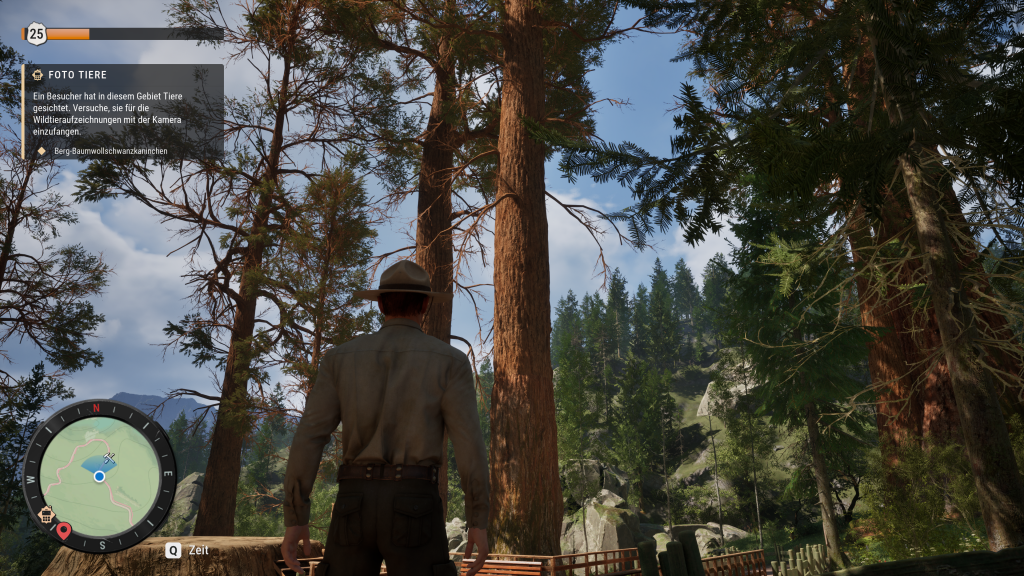Select the red location pin on the minimap

tap(64, 530)
